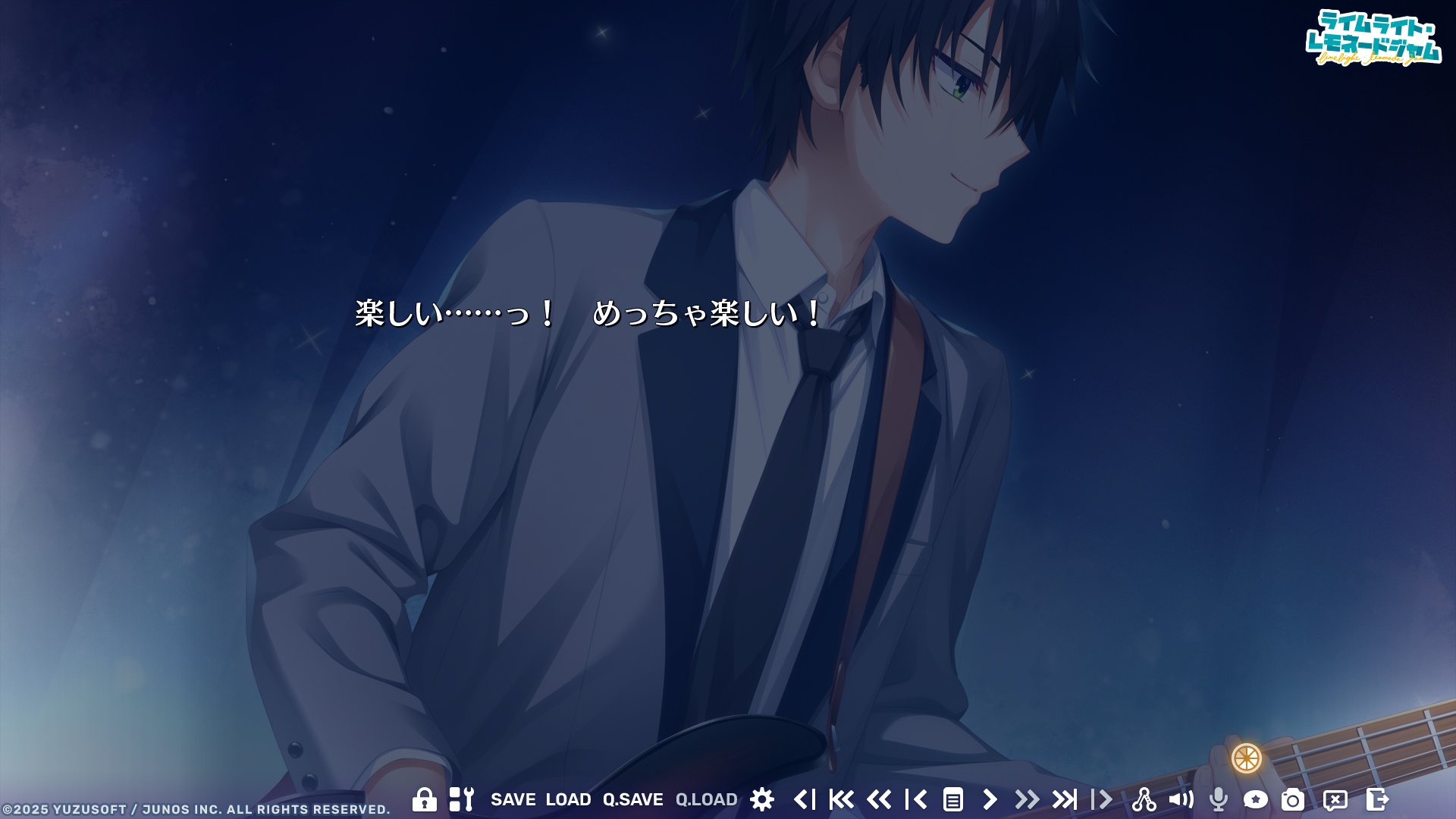Screen dimensions: 1456x819
Task: Click the microphone voice icon
Action: tap(1219, 799)
